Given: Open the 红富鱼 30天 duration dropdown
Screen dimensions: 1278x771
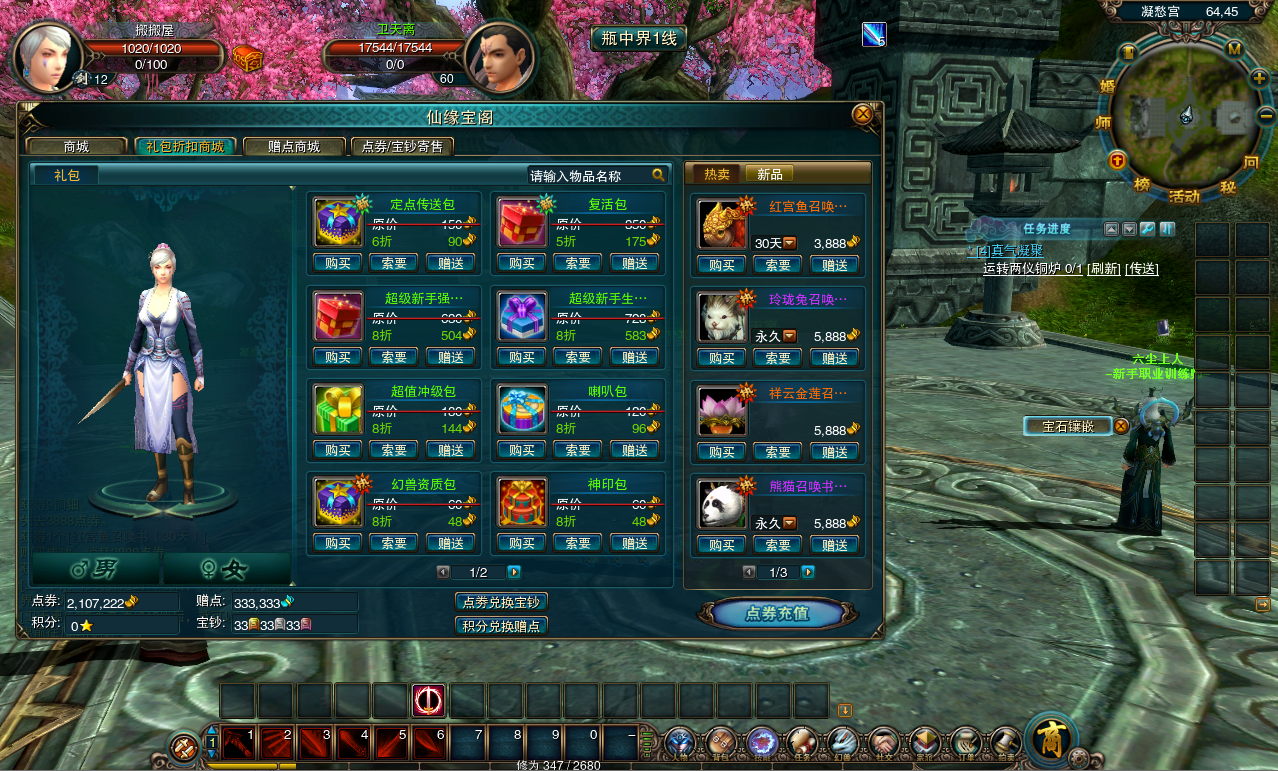Looking at the screenshot, I should pyautogui.click(x=790, y=243).
